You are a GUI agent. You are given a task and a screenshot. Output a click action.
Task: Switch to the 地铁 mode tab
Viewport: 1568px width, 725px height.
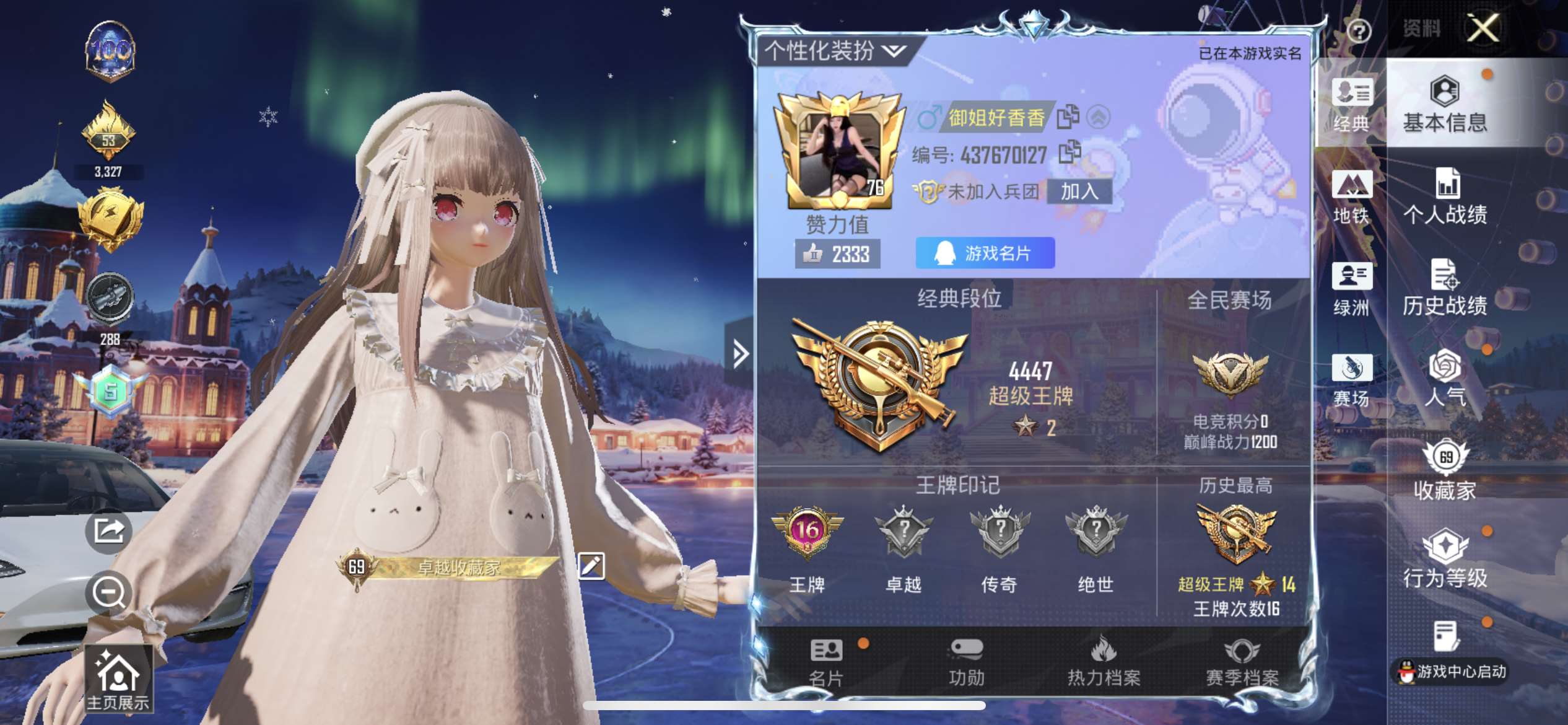[x=1351, y=197]
